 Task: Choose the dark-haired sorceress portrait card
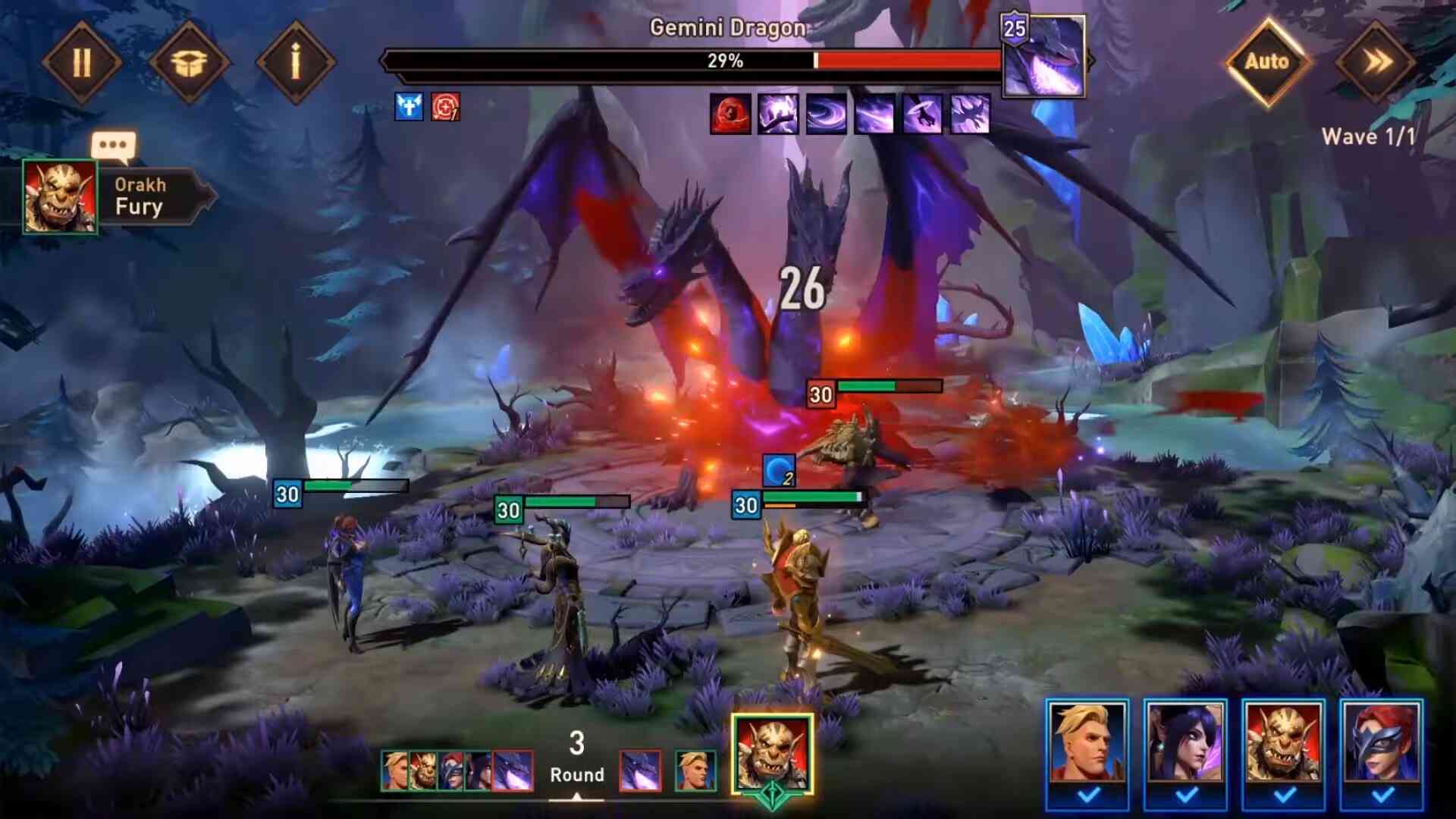pyautogui.click(x=1185, y=742)
